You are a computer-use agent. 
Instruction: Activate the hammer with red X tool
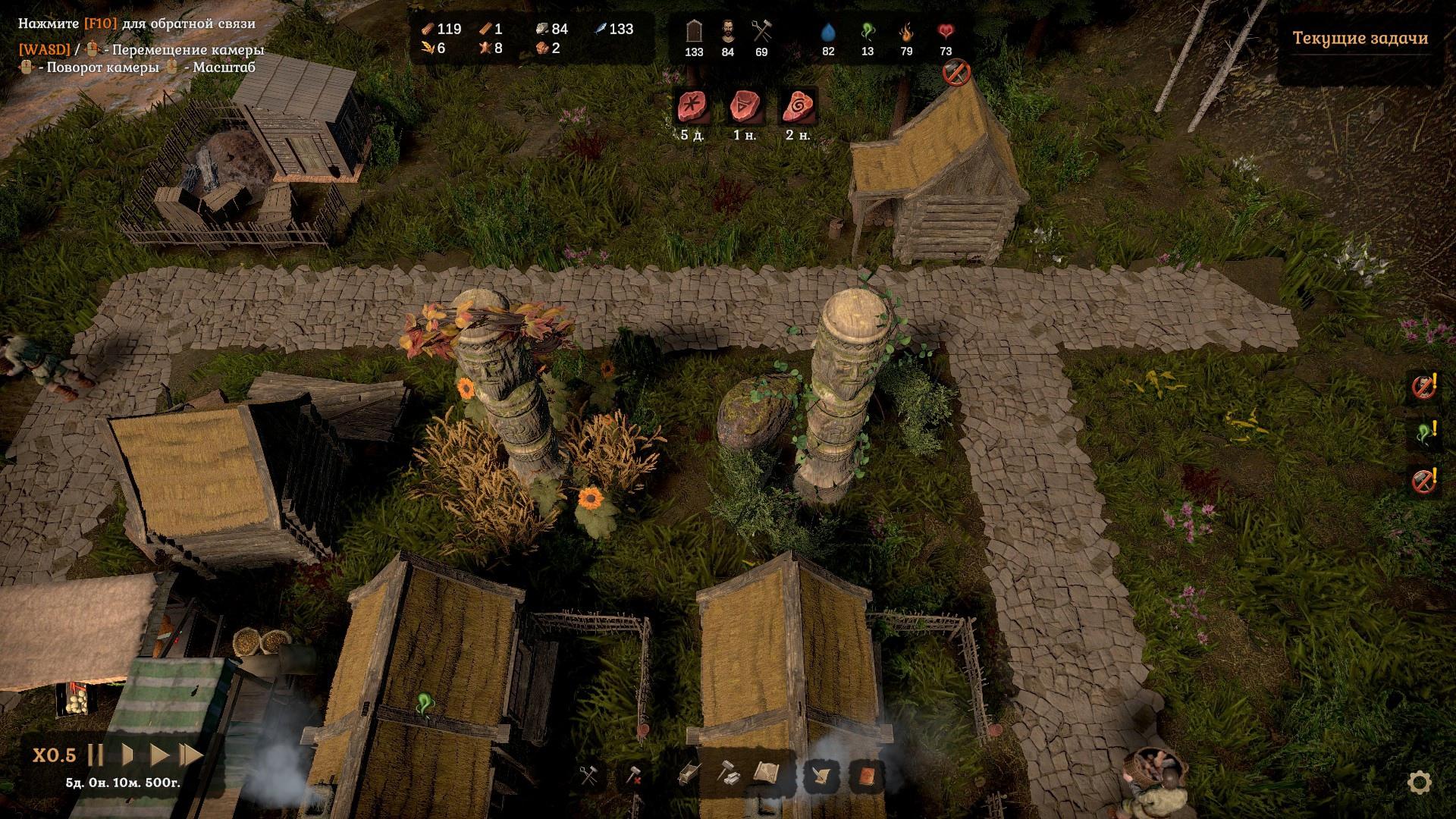pyautogui.click(x=633, y=775)
